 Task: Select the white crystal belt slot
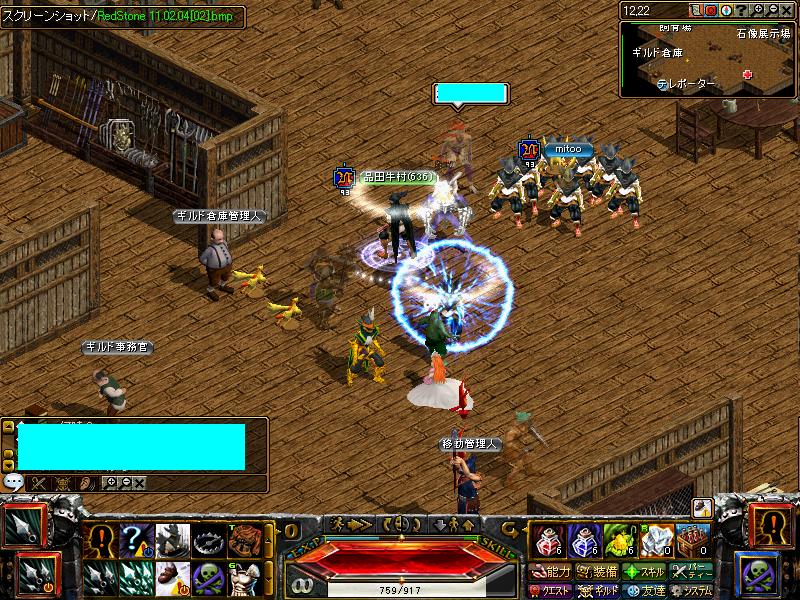[656, 539]
